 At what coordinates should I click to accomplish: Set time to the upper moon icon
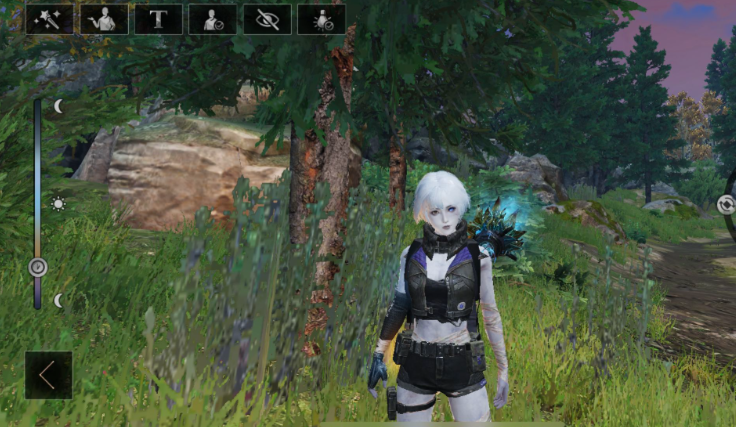pos(58,106)
